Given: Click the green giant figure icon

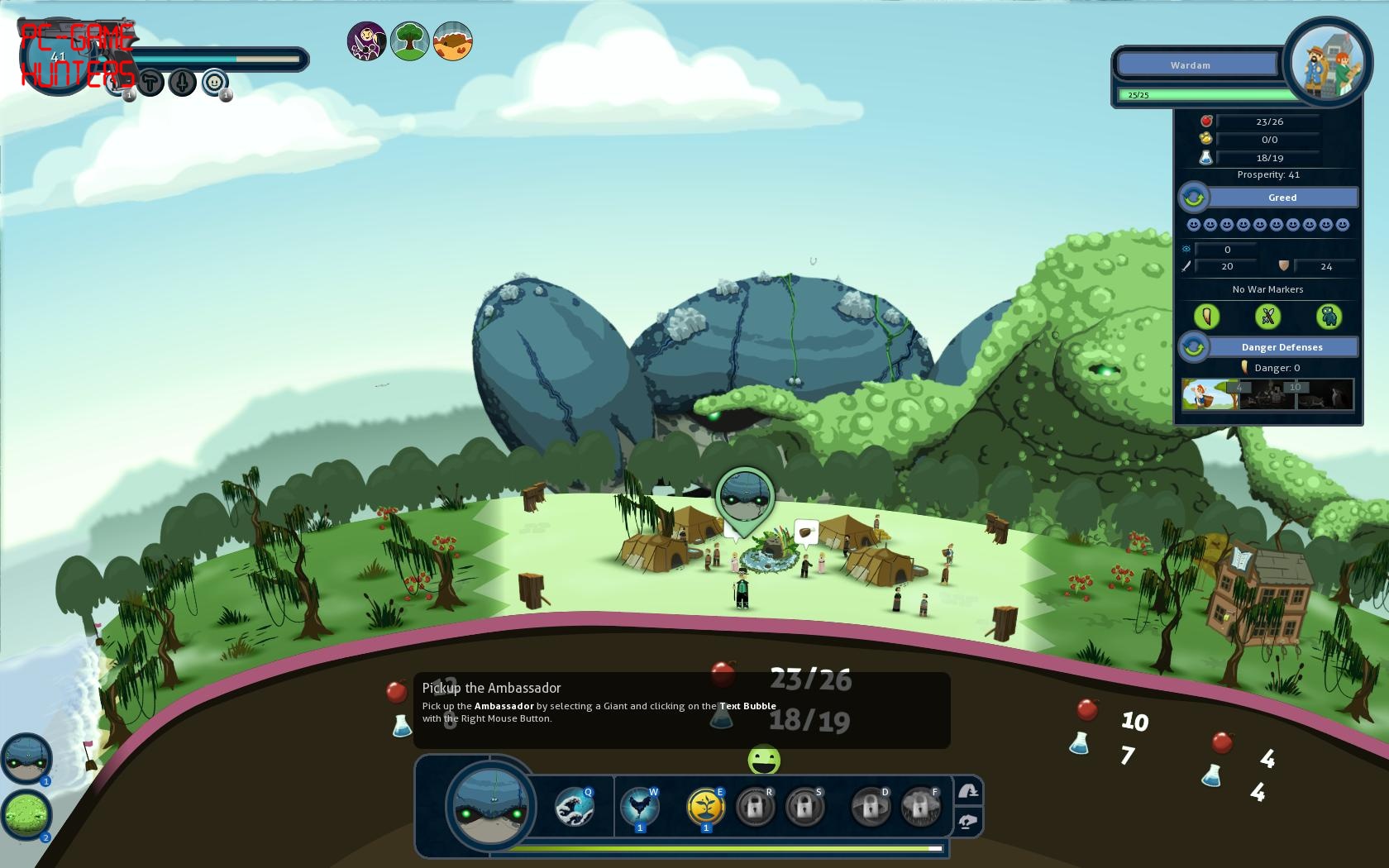Looking at the screenshot, I should pos(1328,317).
